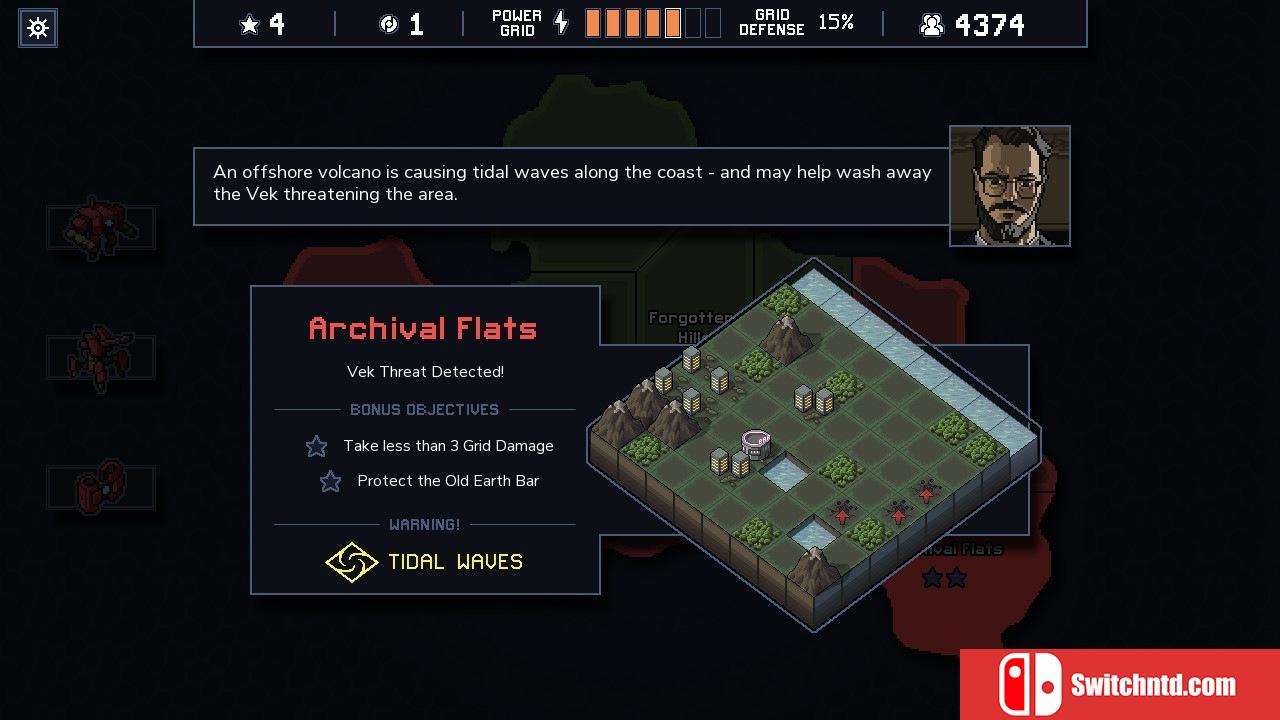Open the gear settings menu
This screenshot has width=1280, height=720.
[38, 28]
